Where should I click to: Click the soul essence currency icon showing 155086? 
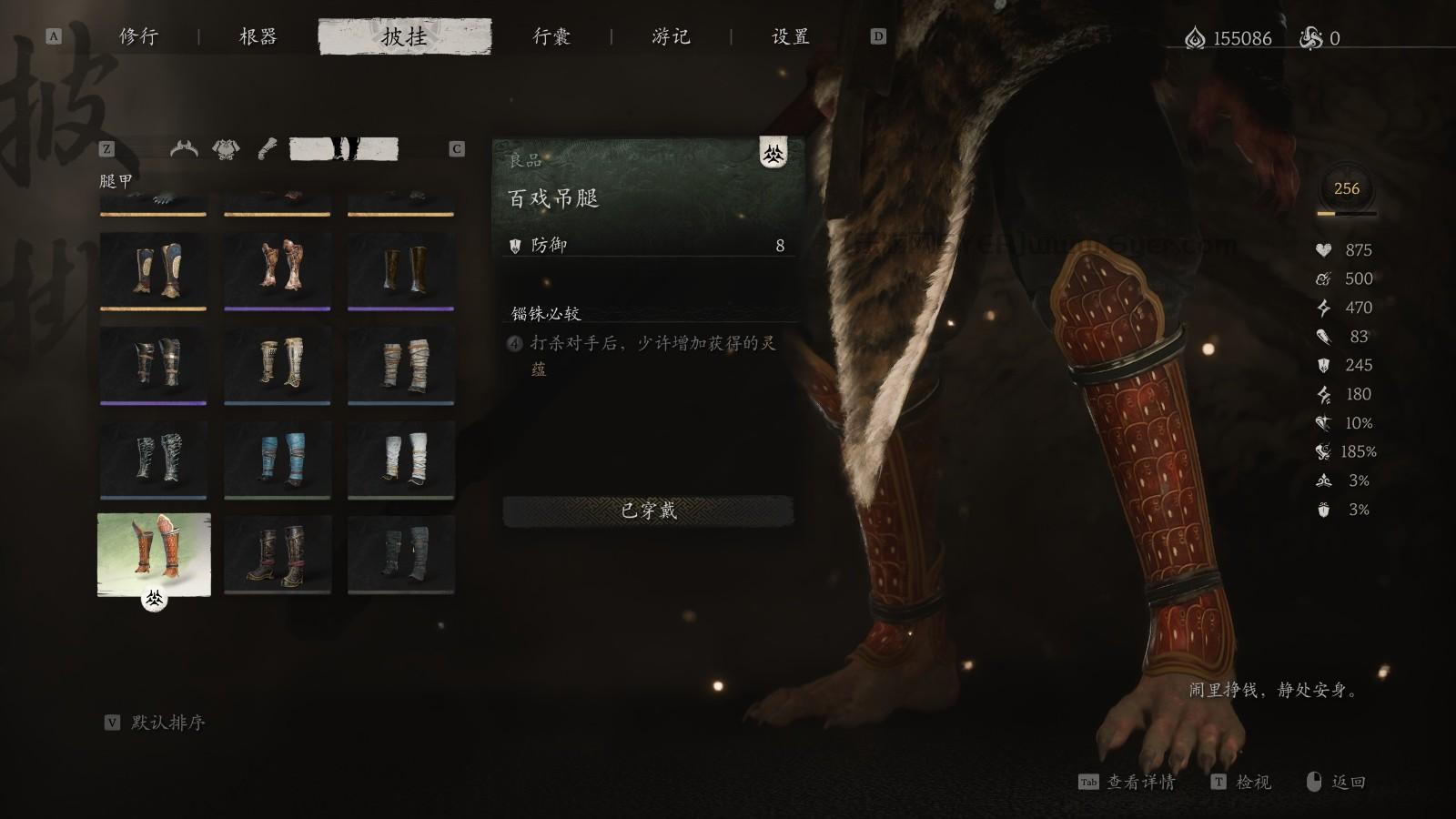pyautogui.click(x=1194, y=33)
